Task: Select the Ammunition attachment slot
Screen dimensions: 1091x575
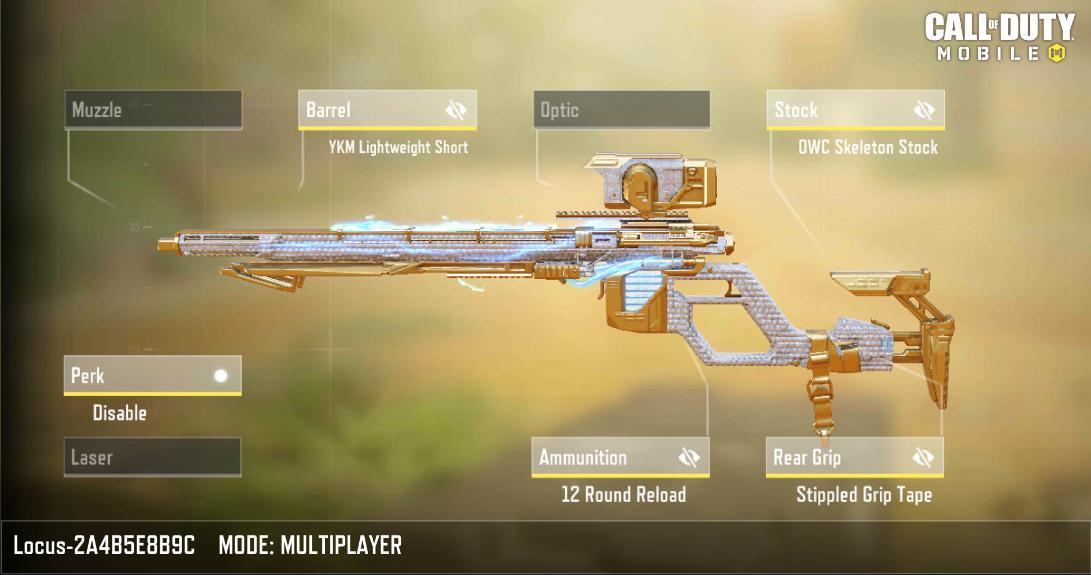Action: [x=600, y=458]
